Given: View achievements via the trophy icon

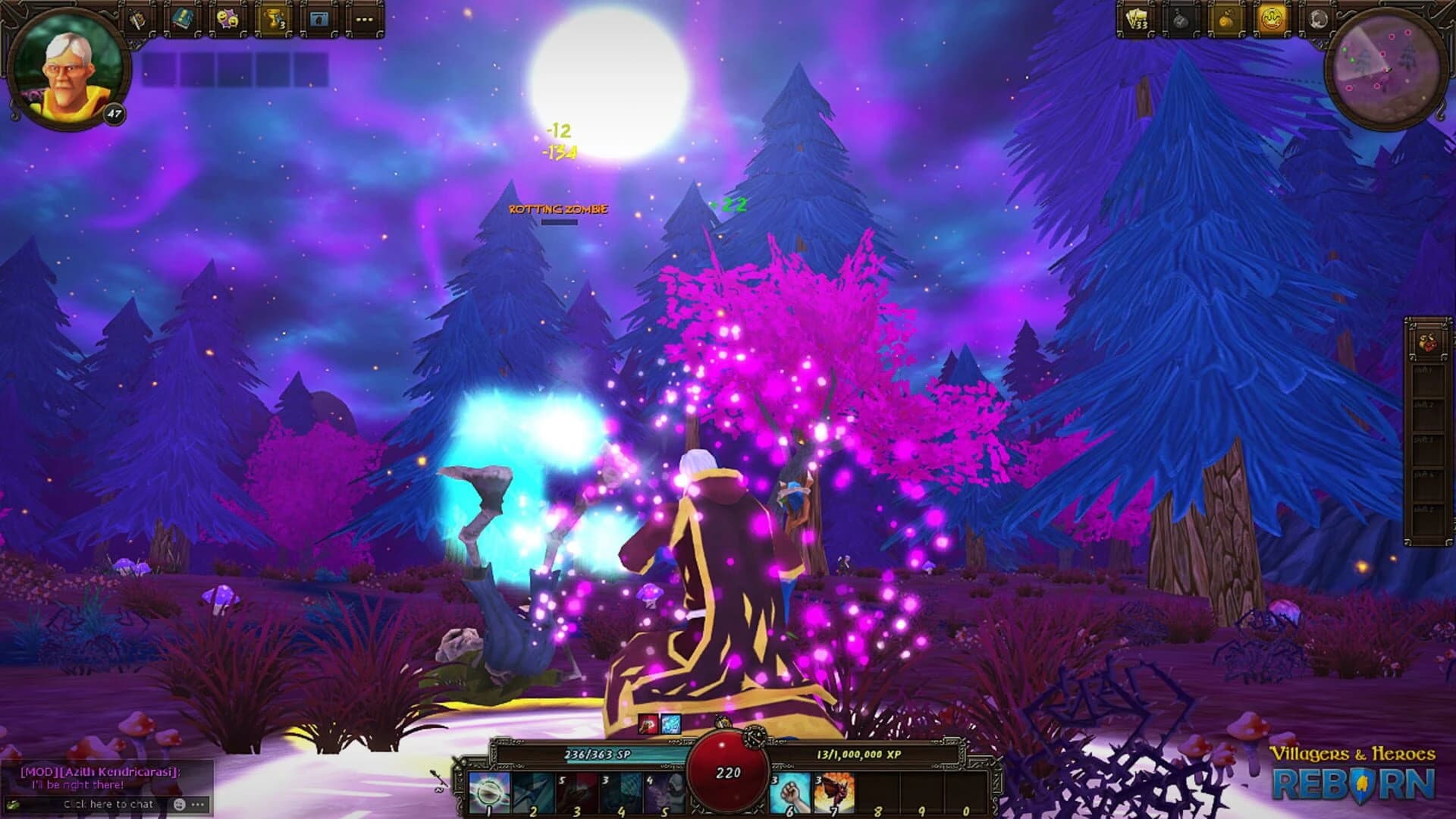Looking at the screenshot, I should point(273,19).
